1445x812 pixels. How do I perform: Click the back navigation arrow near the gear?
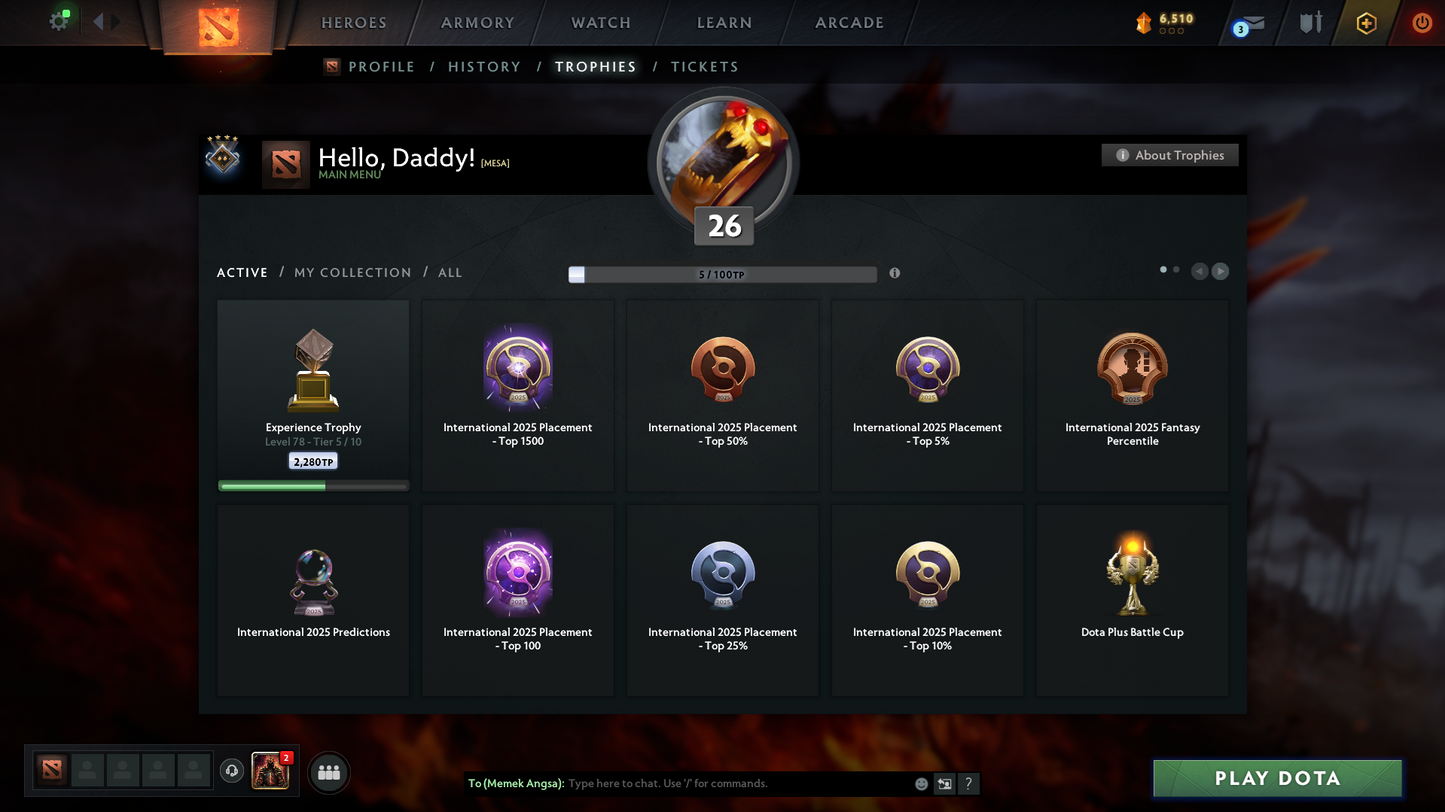[97, 20]
